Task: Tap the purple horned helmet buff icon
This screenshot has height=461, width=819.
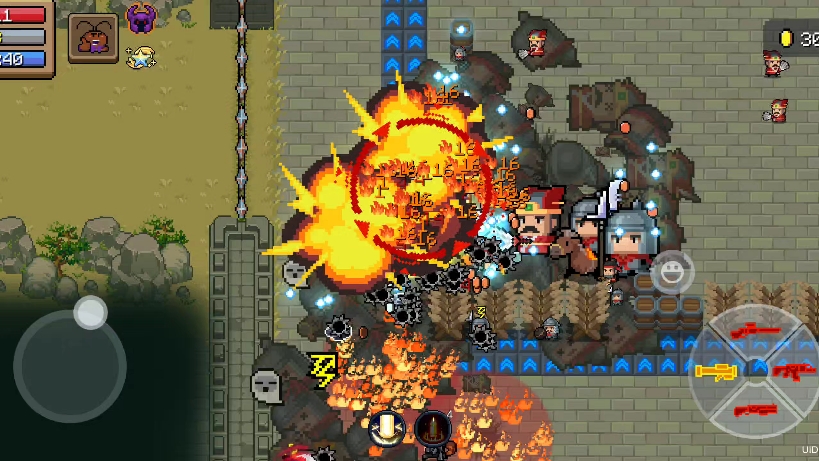Action: click(x=141, y=18)
